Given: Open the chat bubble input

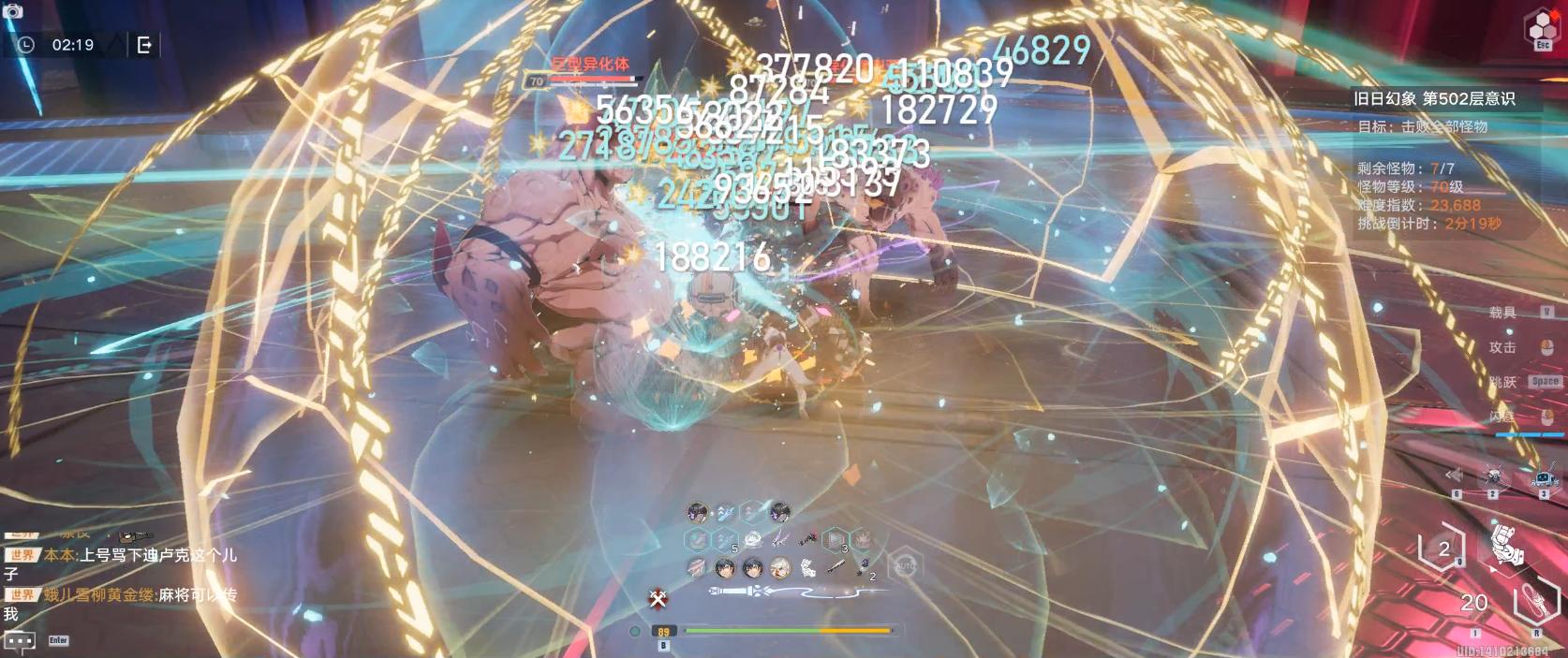Looking at the screenshot, I should tap(20, 640).
